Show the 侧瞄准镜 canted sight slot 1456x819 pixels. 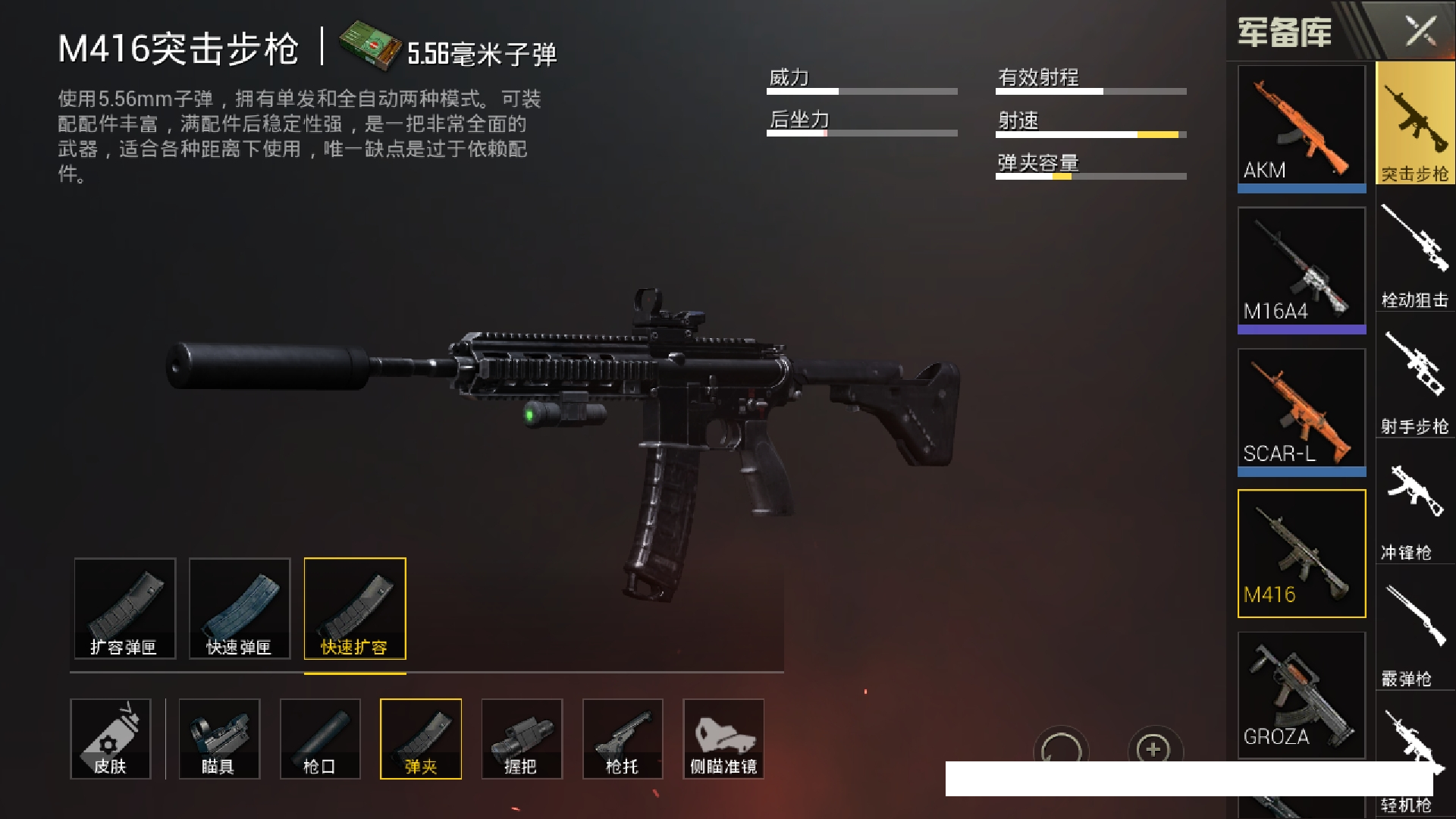tap(723, 739)
